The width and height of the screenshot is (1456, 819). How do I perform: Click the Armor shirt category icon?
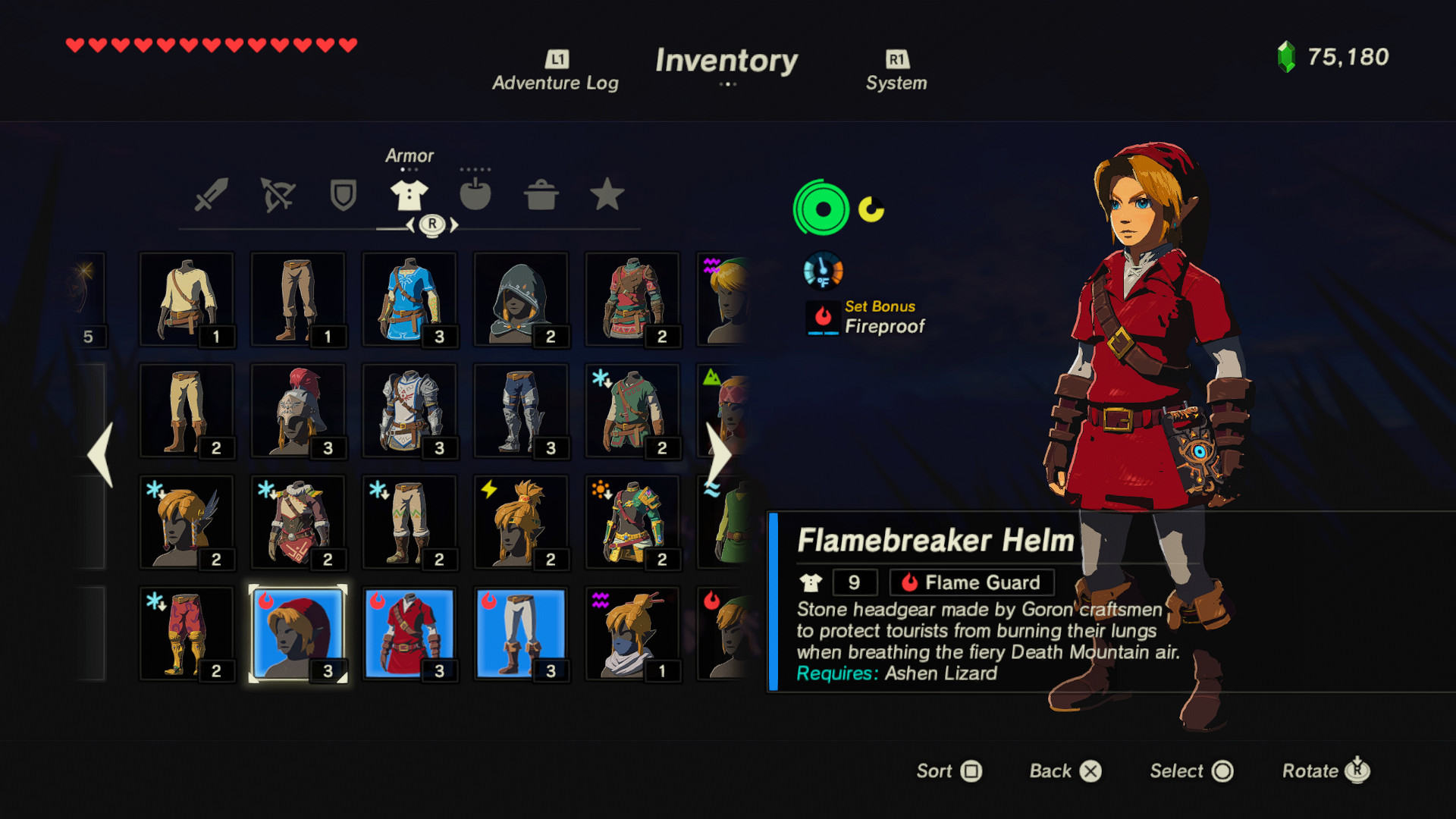pyautogui.click(x=409, y=195)
